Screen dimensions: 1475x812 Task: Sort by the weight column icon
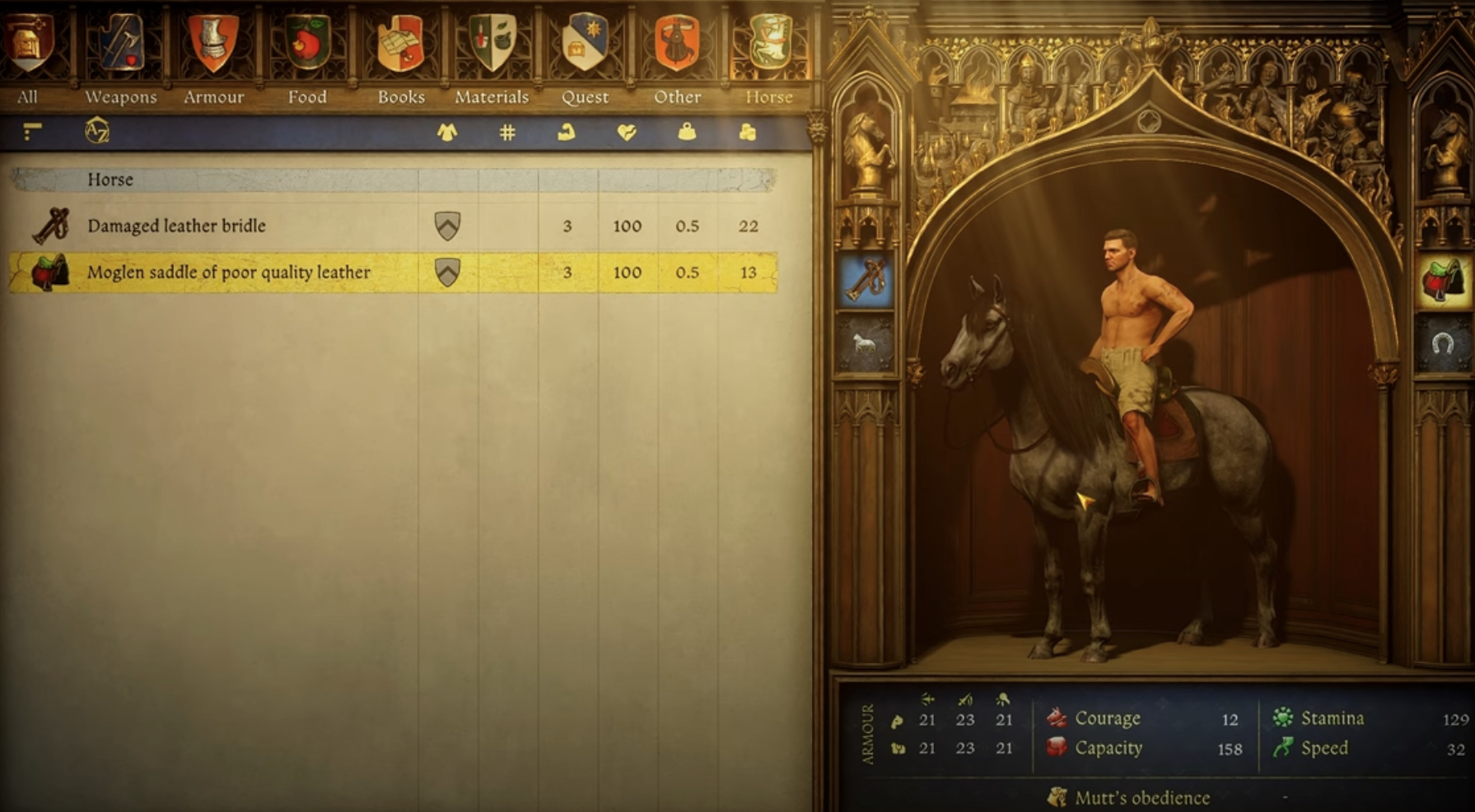(x=687, y=132)
